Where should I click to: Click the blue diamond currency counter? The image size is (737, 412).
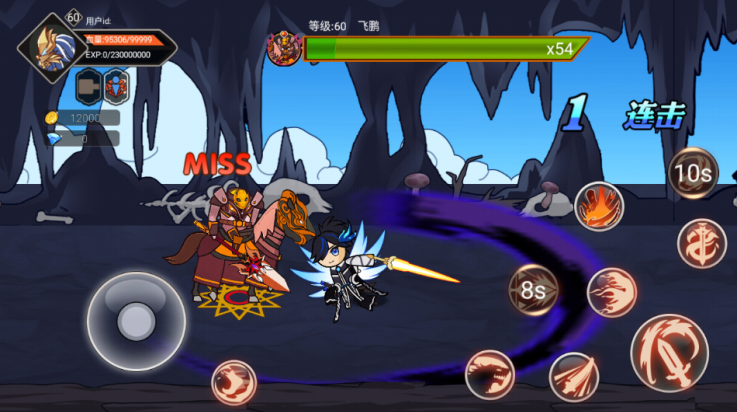coord(83,139)
